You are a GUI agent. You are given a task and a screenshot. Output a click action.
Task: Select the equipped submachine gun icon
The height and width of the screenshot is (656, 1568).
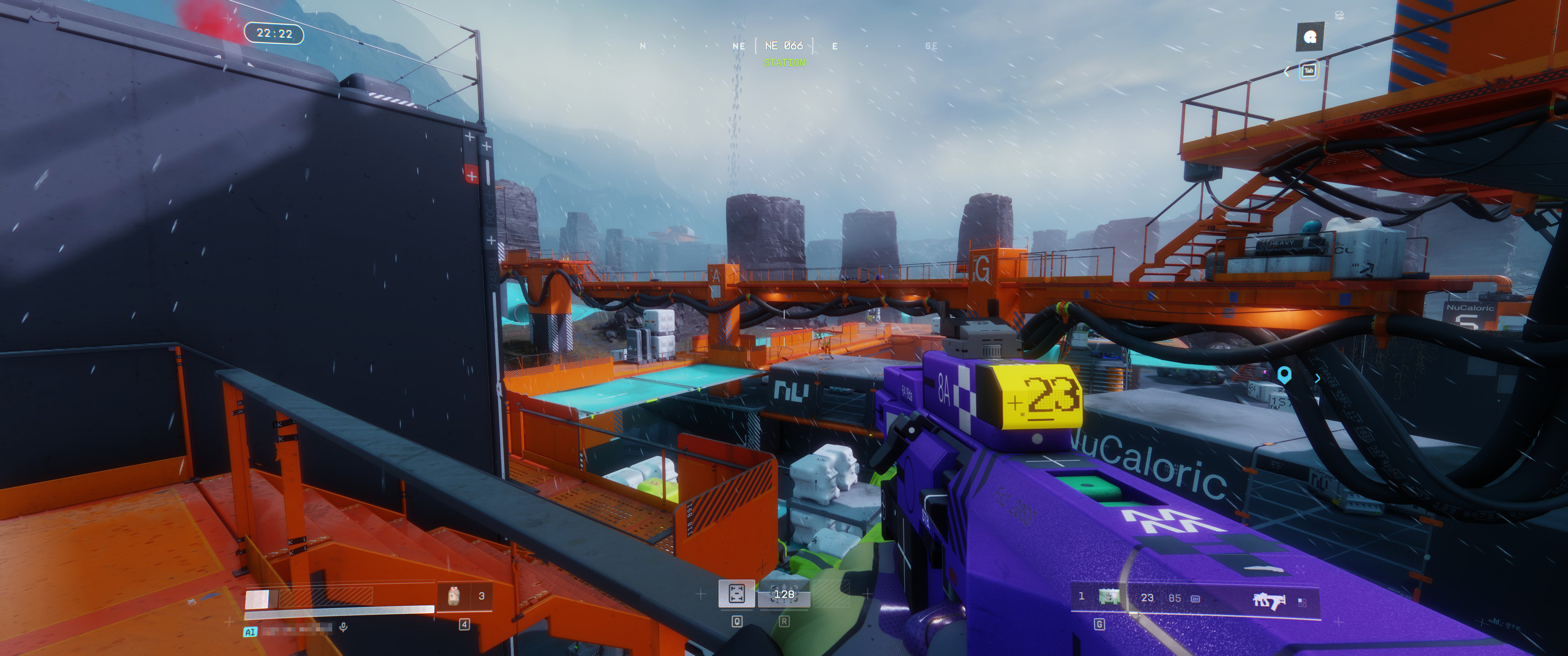(x=1269, y=600)
